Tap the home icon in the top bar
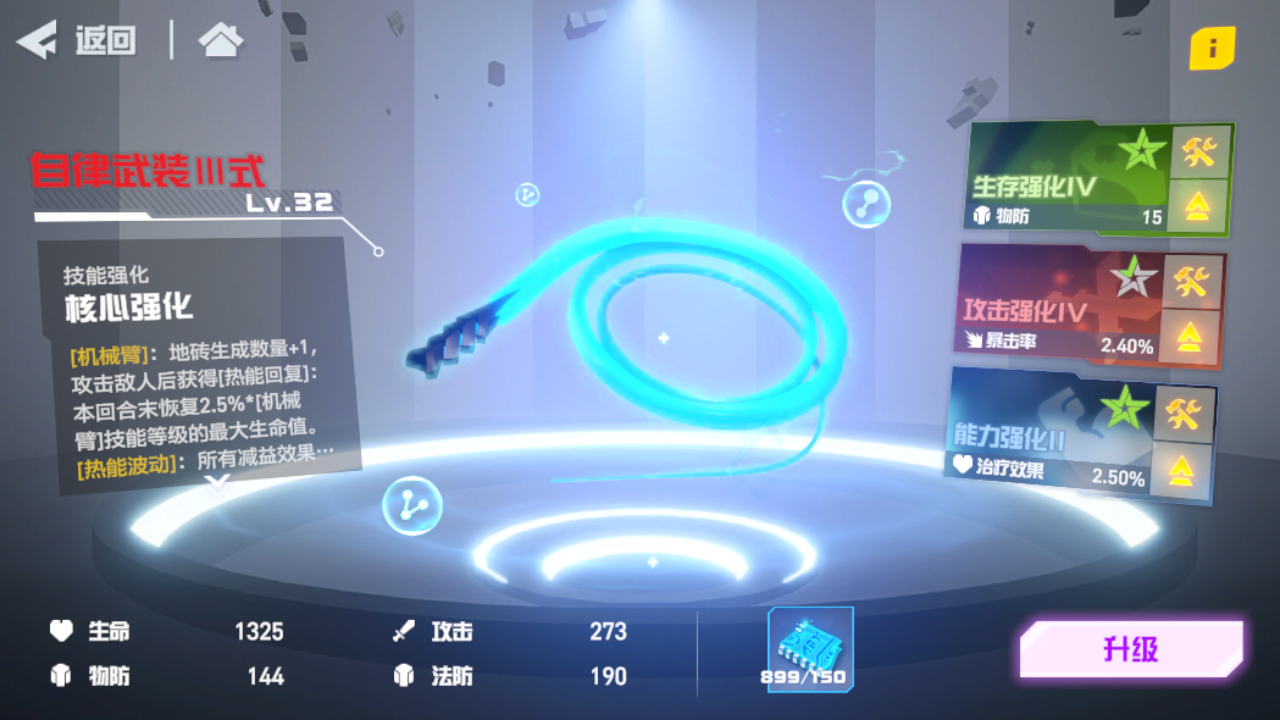This screenshot has width=1280, height=720. (x=219, y=40)
